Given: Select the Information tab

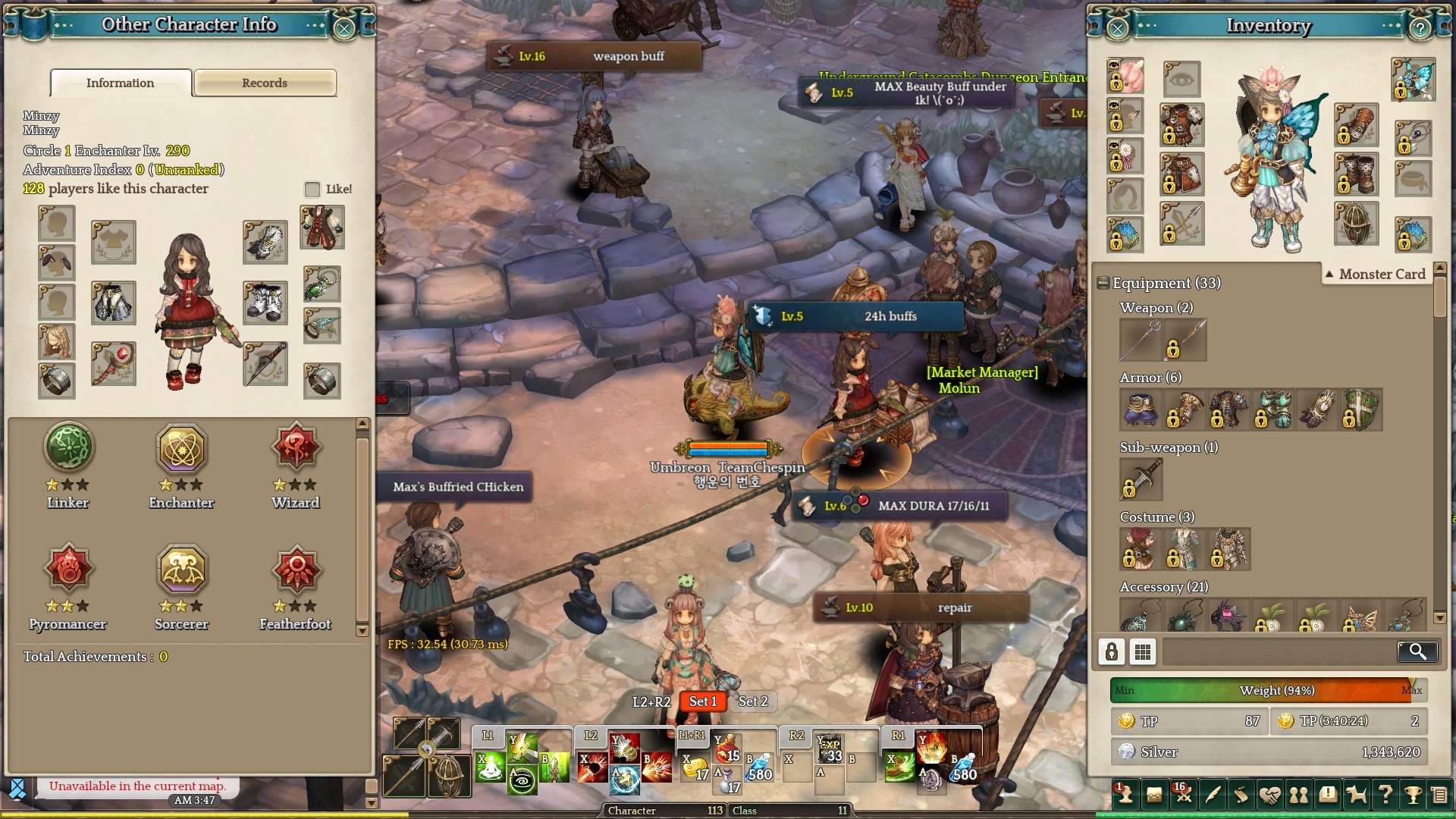Looking at the screenshot, I should [121, 83].
